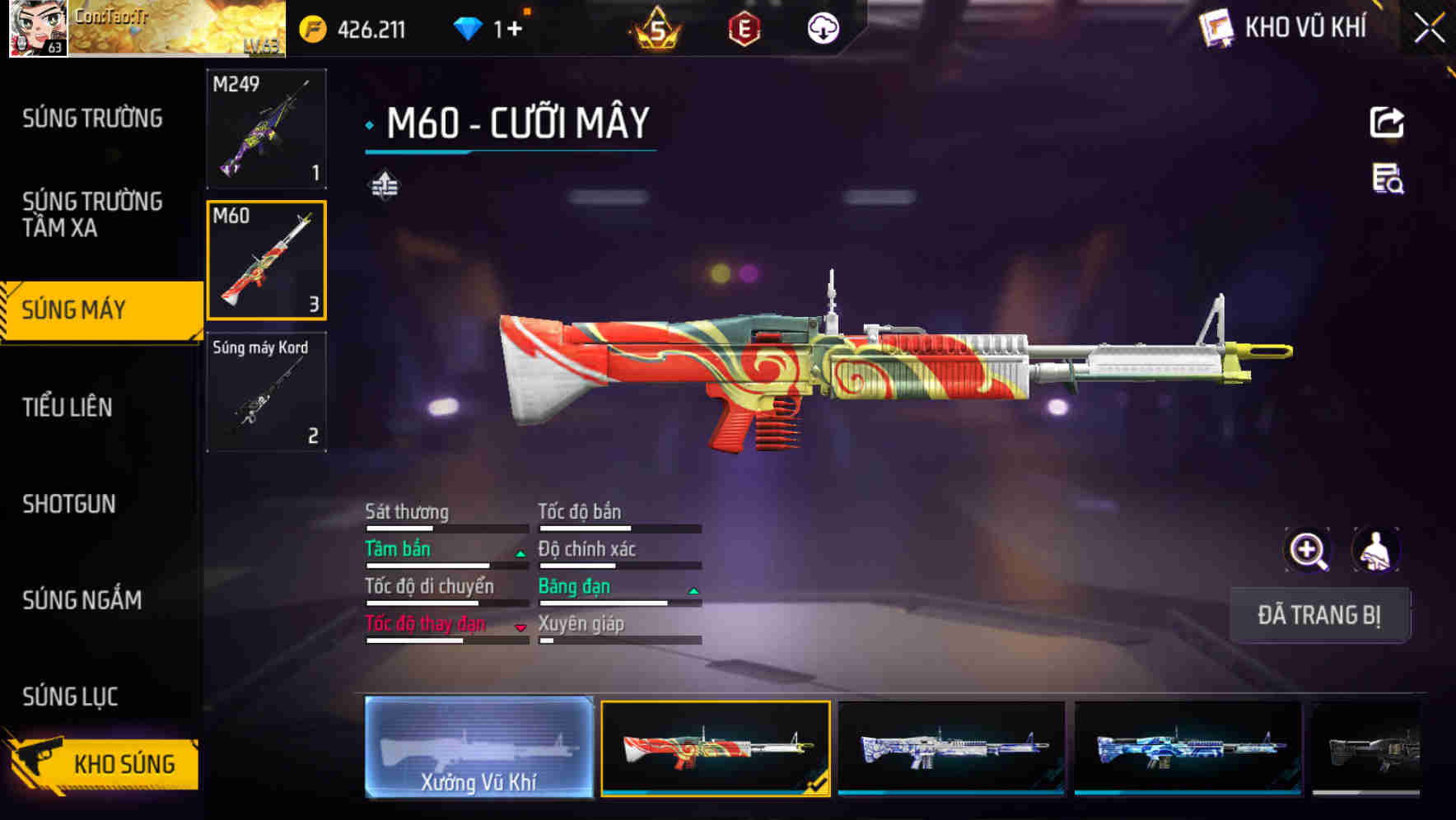The width and height of the screenshot is (1456, 820).
Task: Switch to Súng Trường category
Action: (x=92, y=119)
